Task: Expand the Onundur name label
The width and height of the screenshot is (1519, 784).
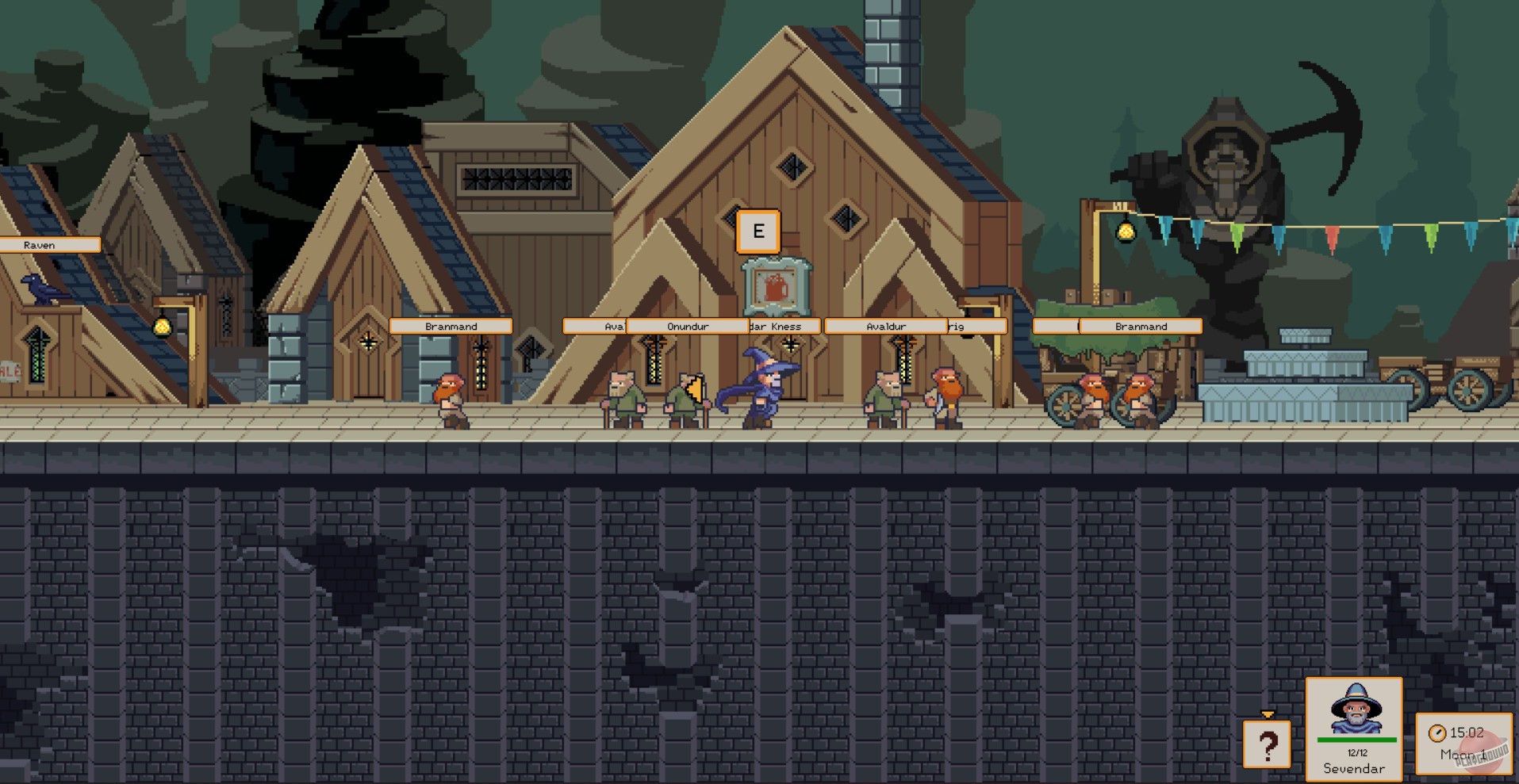Action: (686, 326)
